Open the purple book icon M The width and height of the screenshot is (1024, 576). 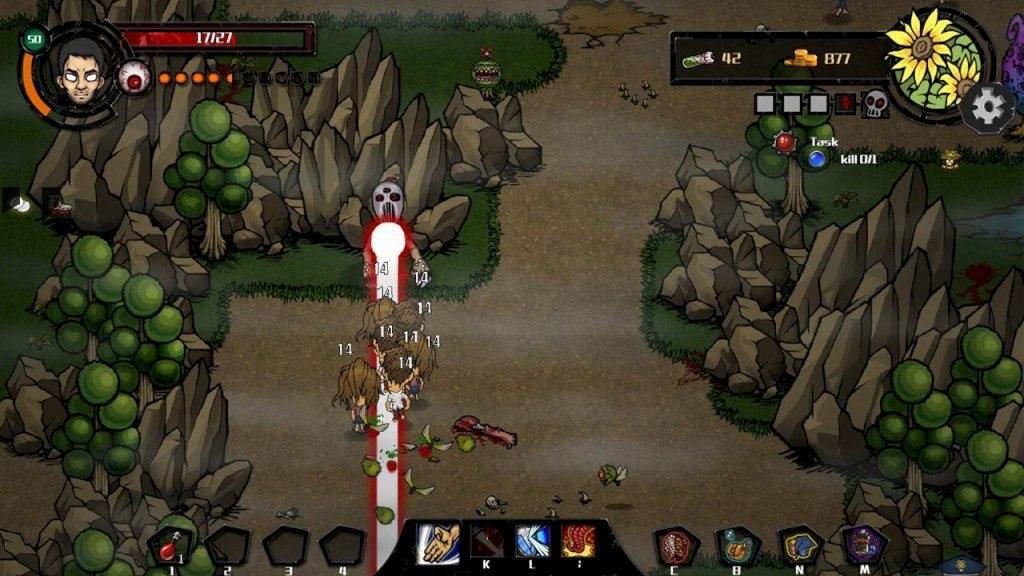click(862, 546)
